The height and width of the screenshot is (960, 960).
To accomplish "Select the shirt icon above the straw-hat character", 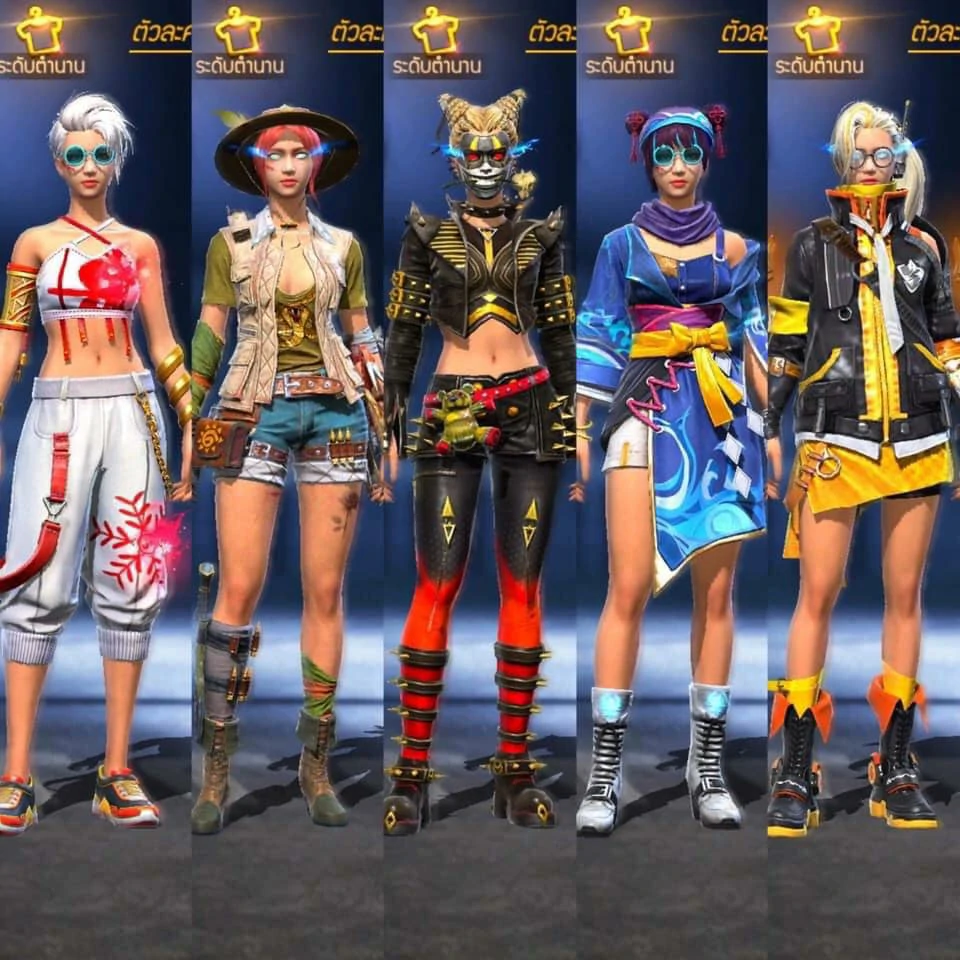I will [238, 30].
